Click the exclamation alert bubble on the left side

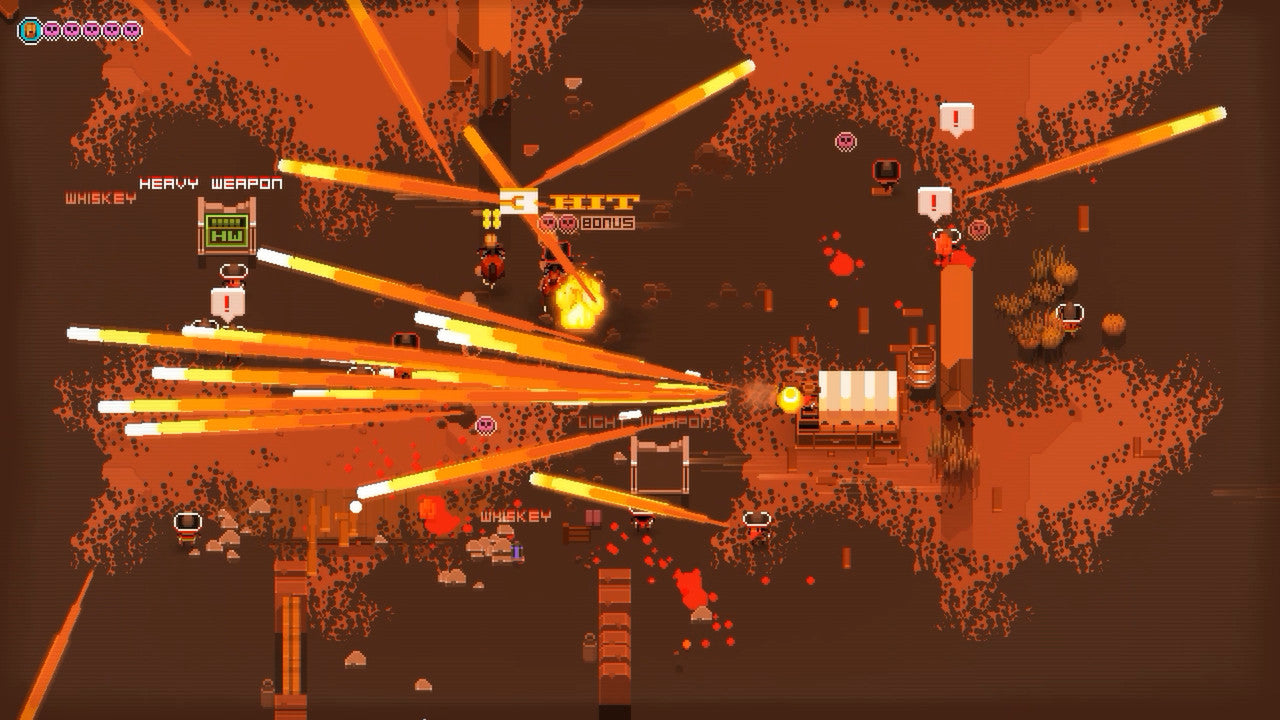click(227, 304)
